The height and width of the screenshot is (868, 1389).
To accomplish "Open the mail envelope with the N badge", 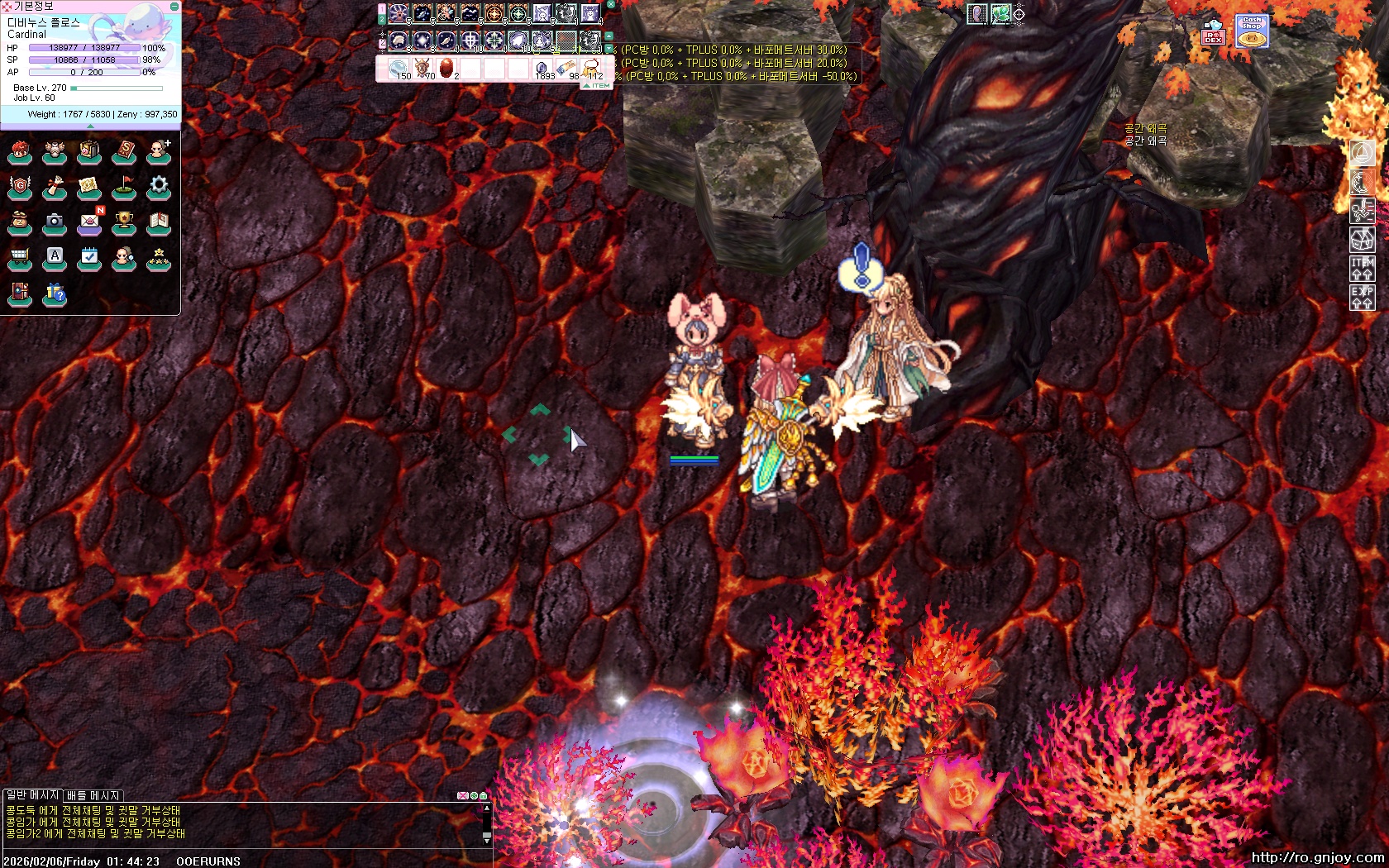I will pyautogui.click(x=89, y=222).
